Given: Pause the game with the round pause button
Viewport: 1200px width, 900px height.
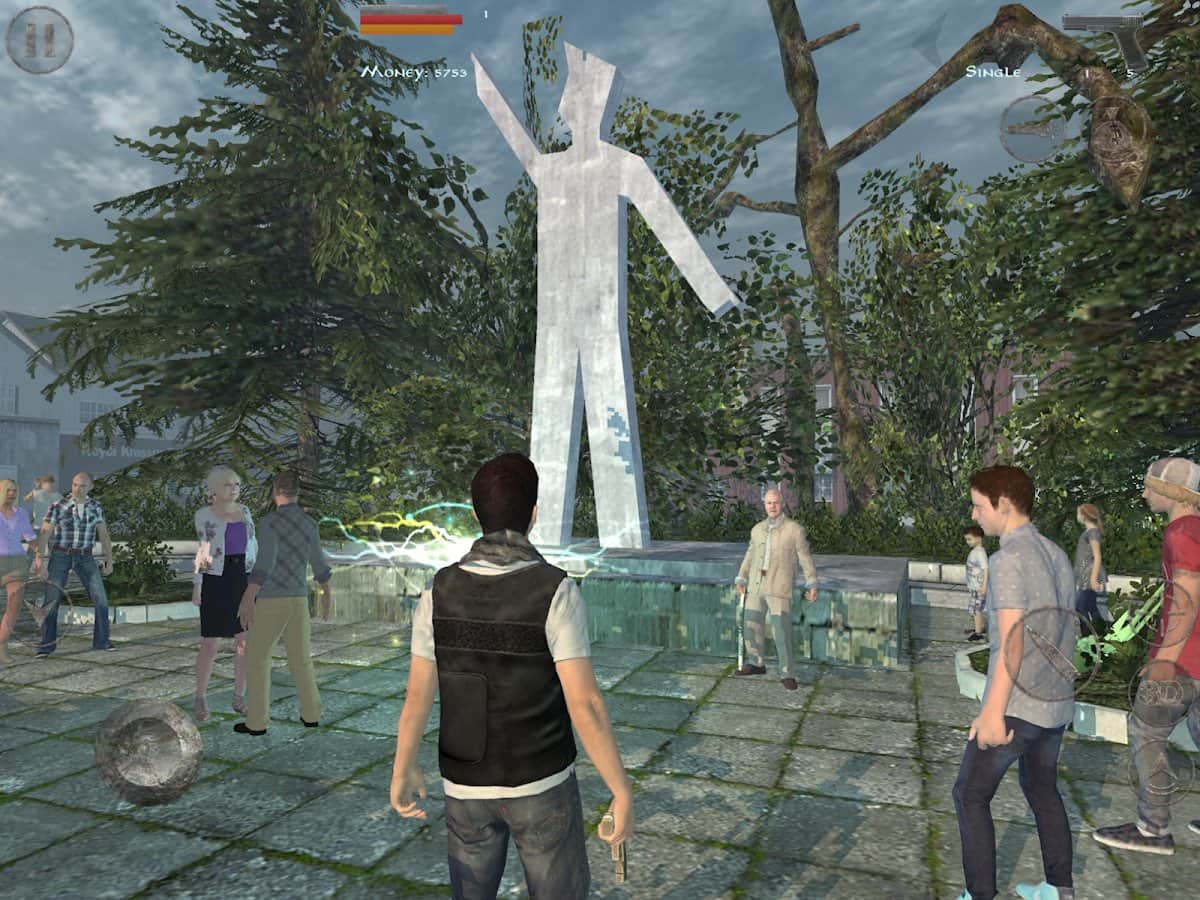Looking at the screenshot, I should pos(40,40).
